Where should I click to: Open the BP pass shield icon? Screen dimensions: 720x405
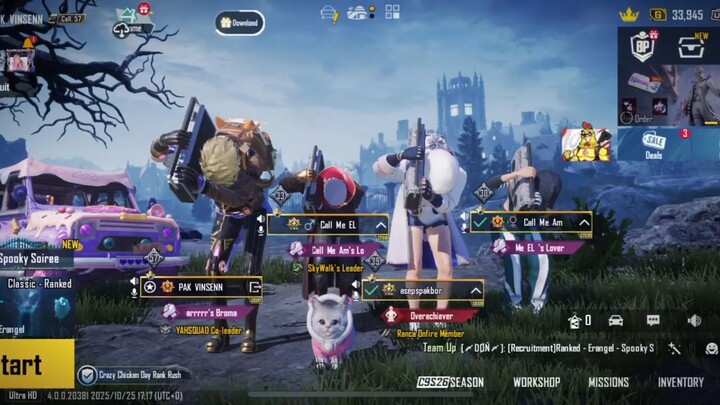pyautogui.click(x=642, y=46)
